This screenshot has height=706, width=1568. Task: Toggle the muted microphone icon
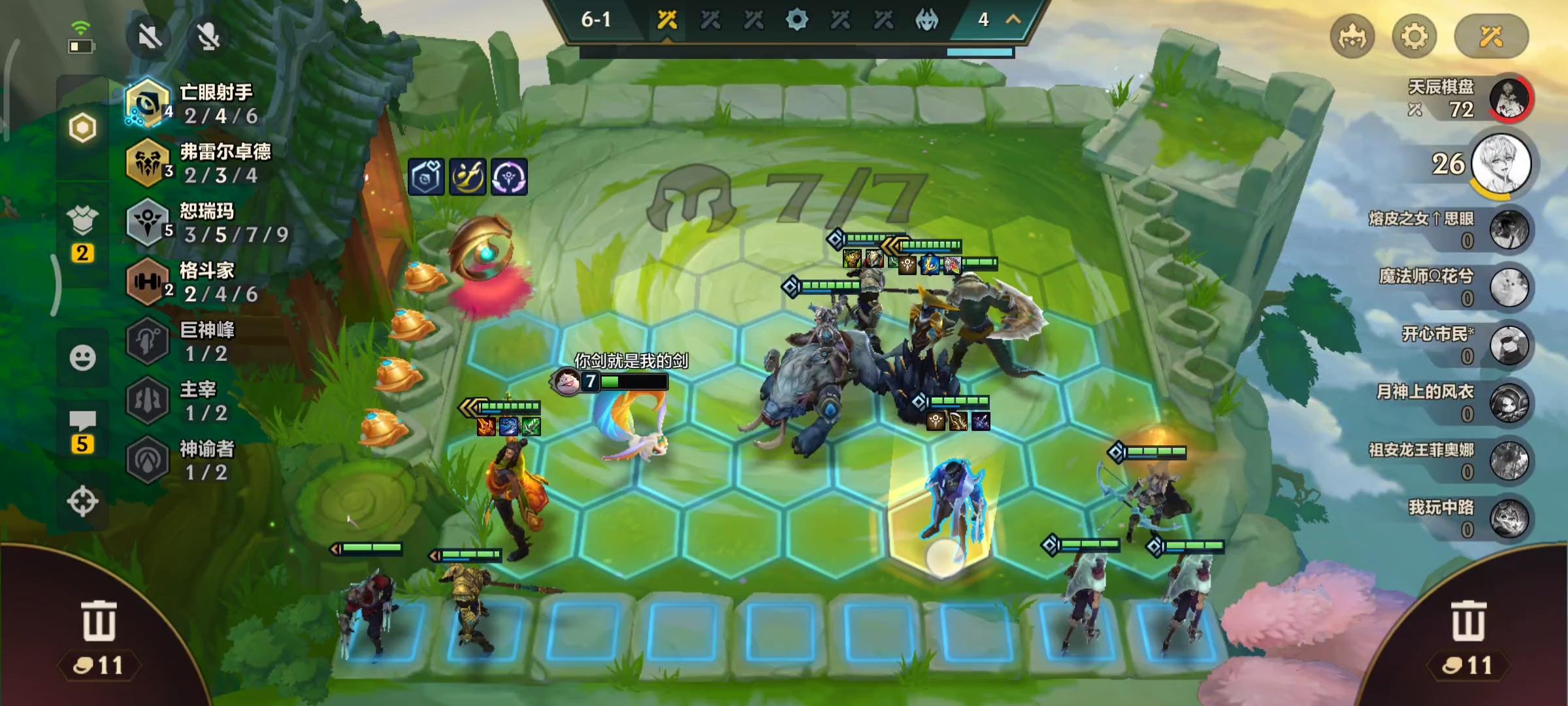(x=209, y=37)
